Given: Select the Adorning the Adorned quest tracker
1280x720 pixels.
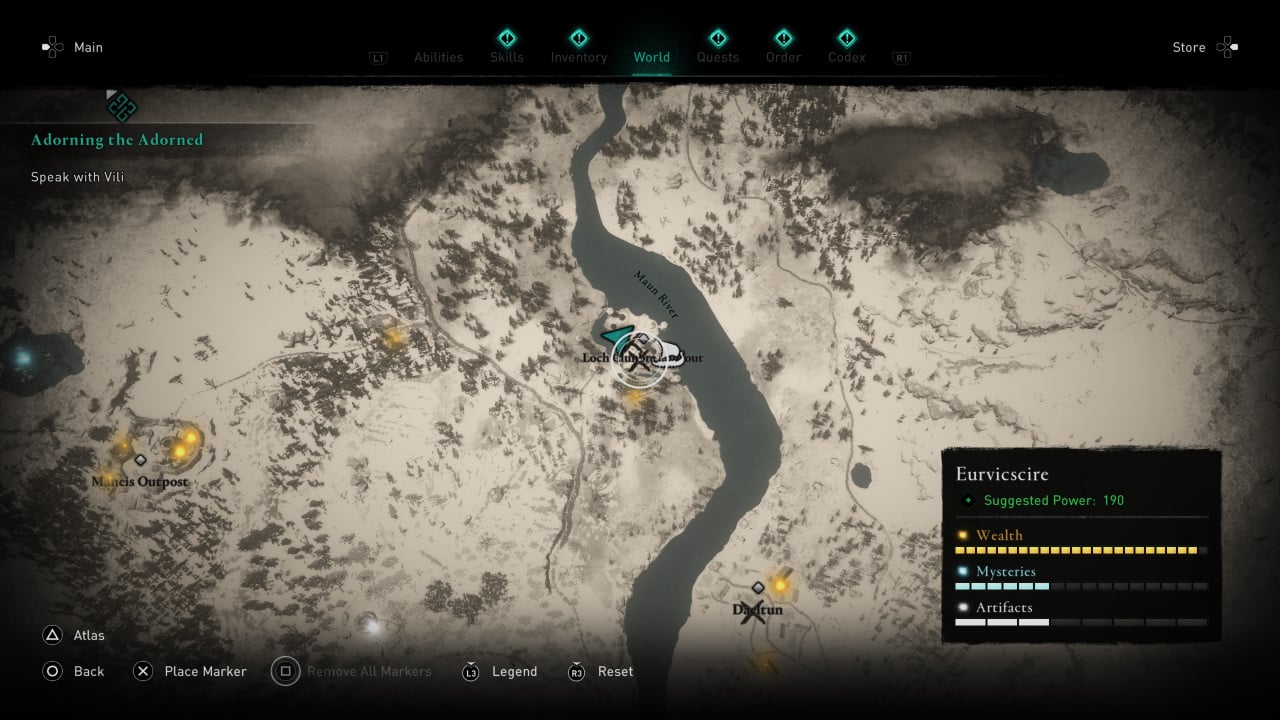Looking at the screenshot, I should [x=116, y=140].
